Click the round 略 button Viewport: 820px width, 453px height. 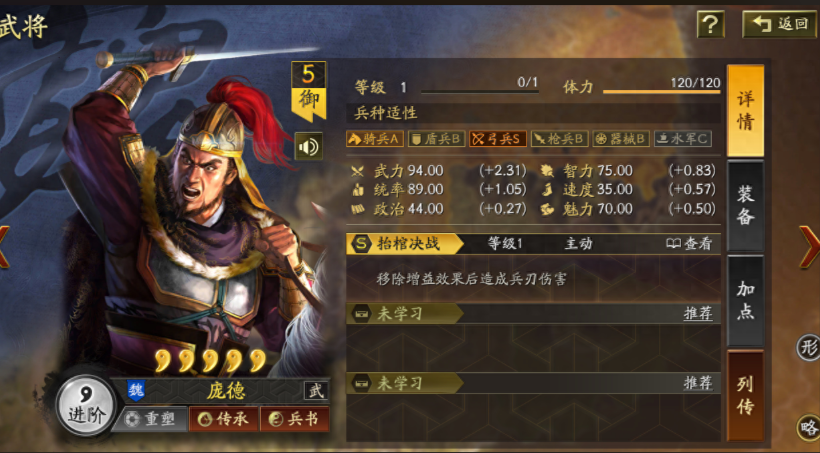(808, 427)
